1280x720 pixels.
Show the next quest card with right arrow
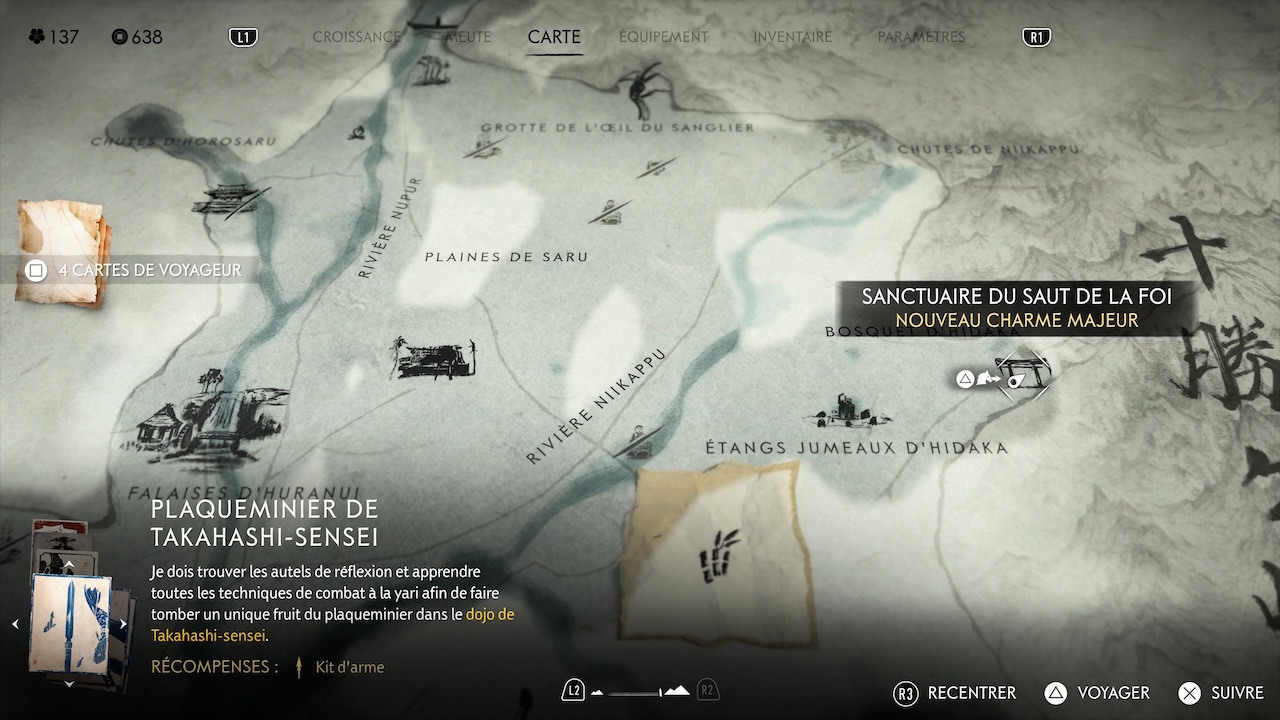click(123, 624)
